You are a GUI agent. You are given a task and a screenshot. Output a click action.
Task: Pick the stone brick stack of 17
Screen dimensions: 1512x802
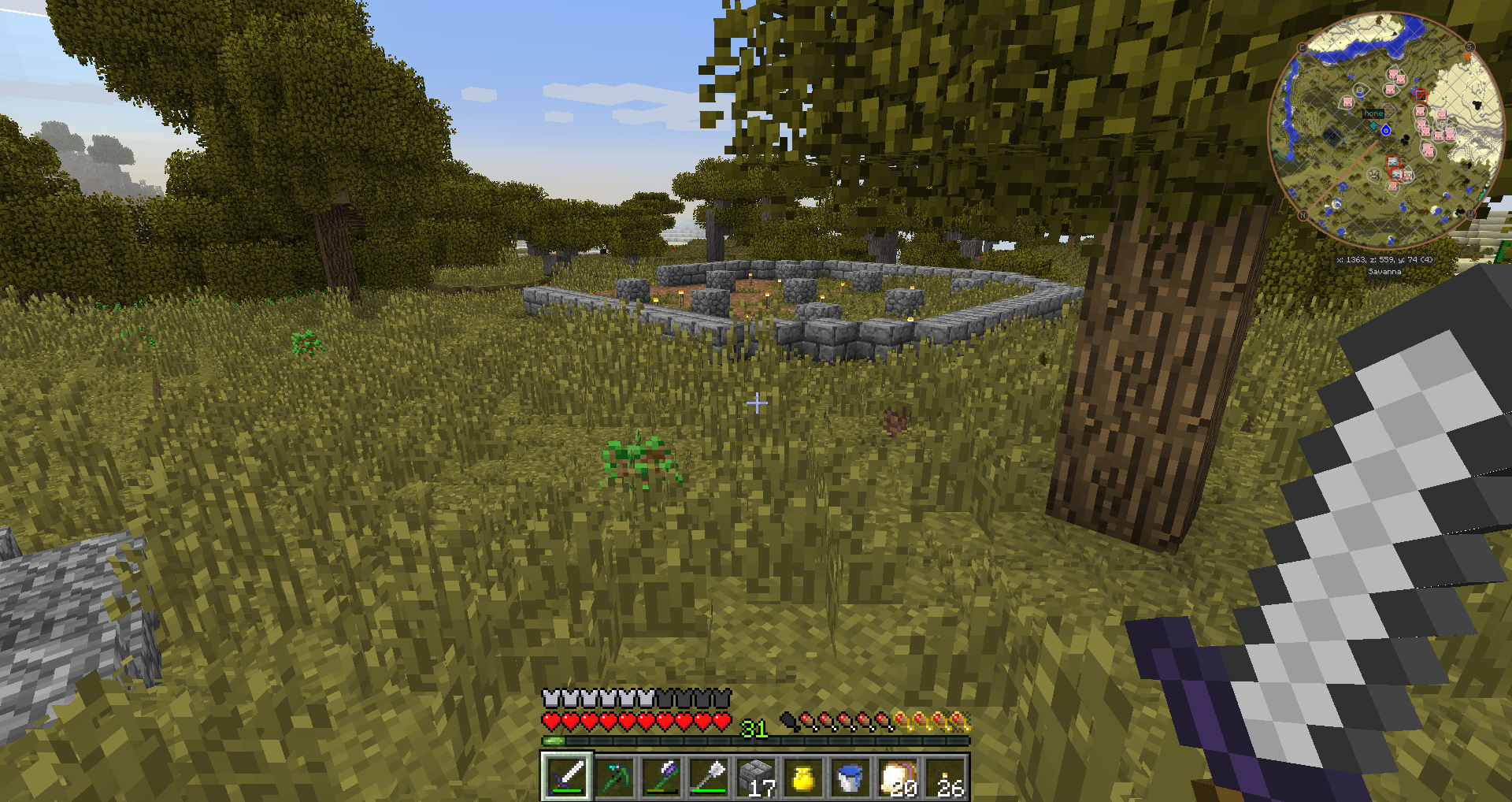pyautogui.click(x=756, y=777)
